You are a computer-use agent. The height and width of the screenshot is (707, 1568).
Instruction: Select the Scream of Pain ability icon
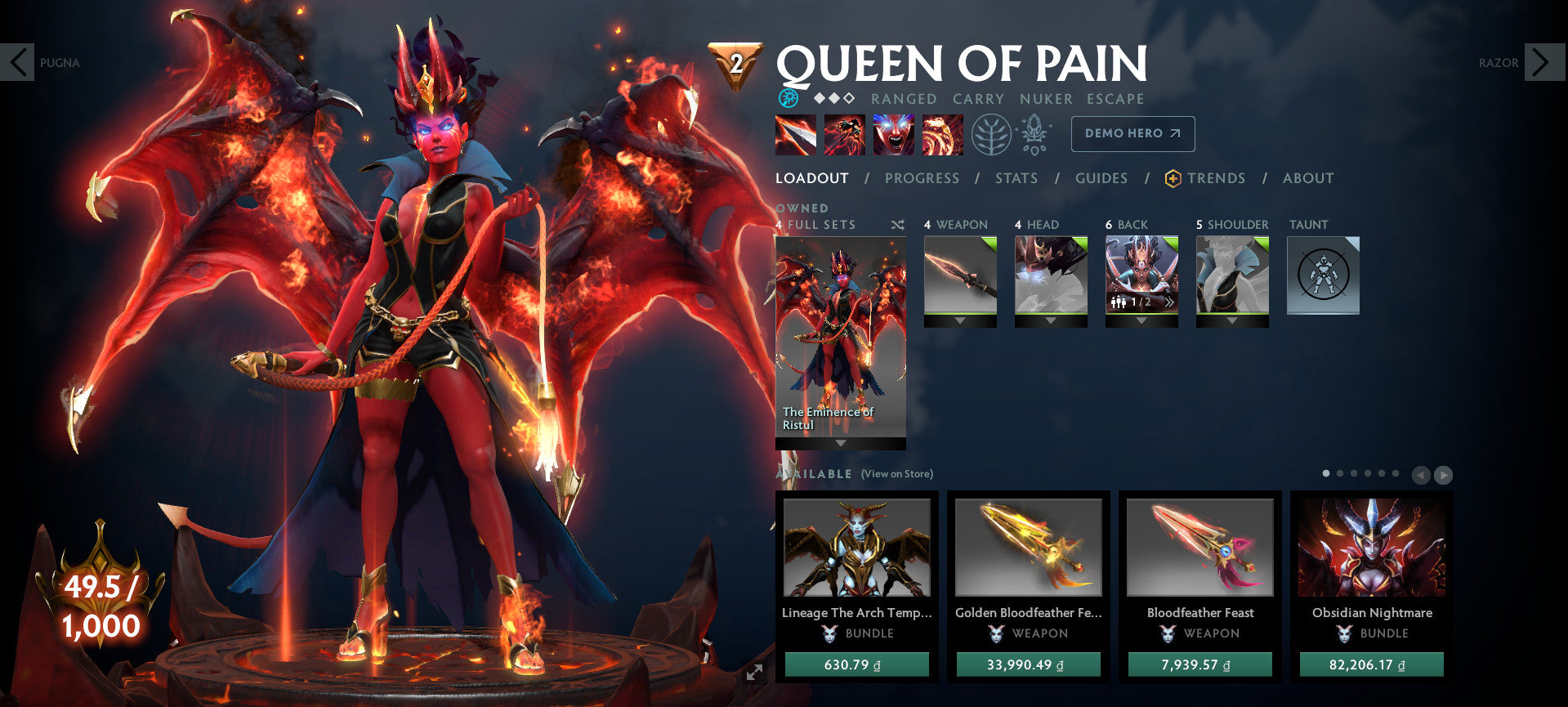pyautogui.click(x=895, y=136)
